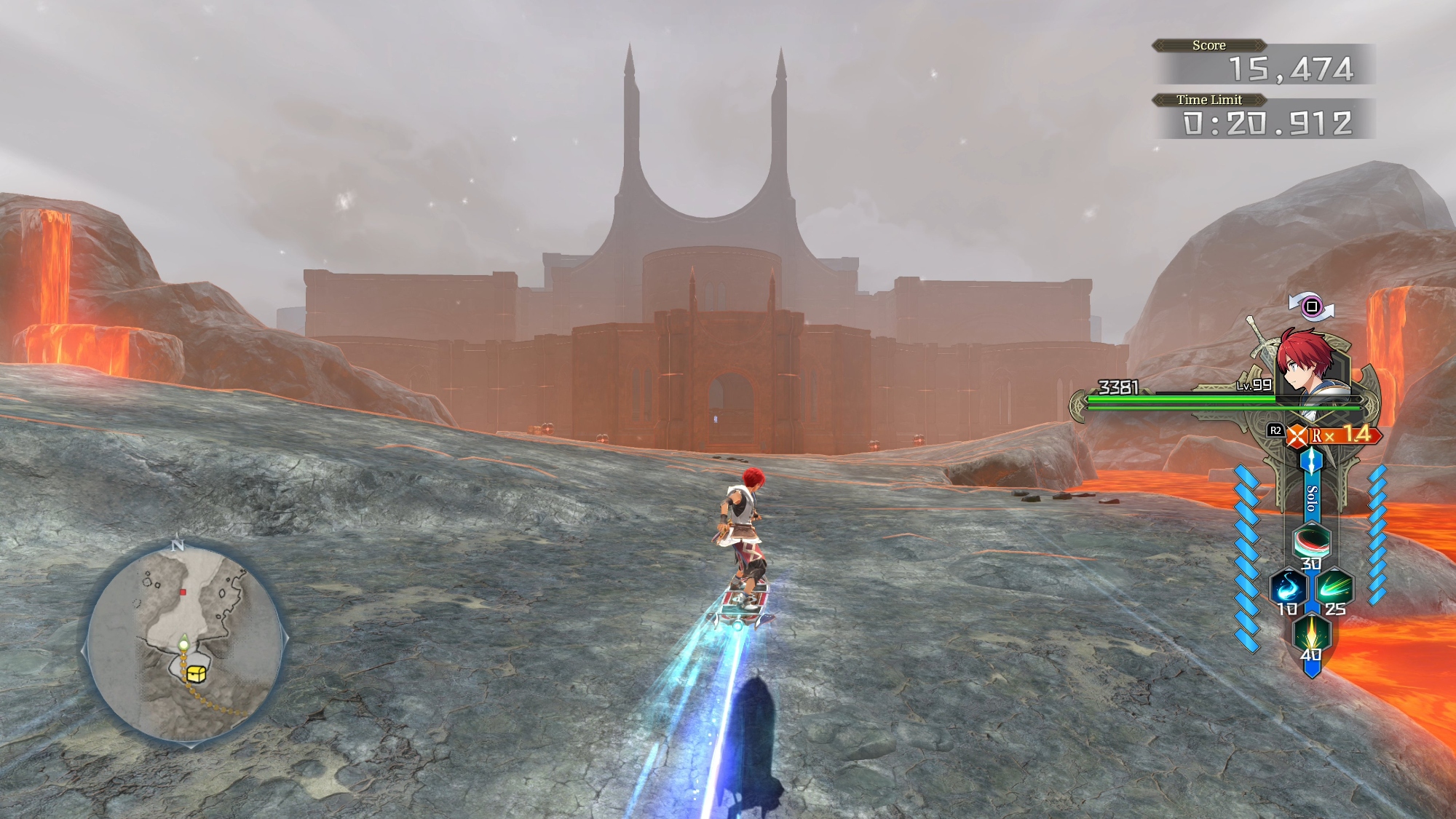Click the red square marker on minimap
This screenshot has width=1456, height=819.
(x=183, y=592)
